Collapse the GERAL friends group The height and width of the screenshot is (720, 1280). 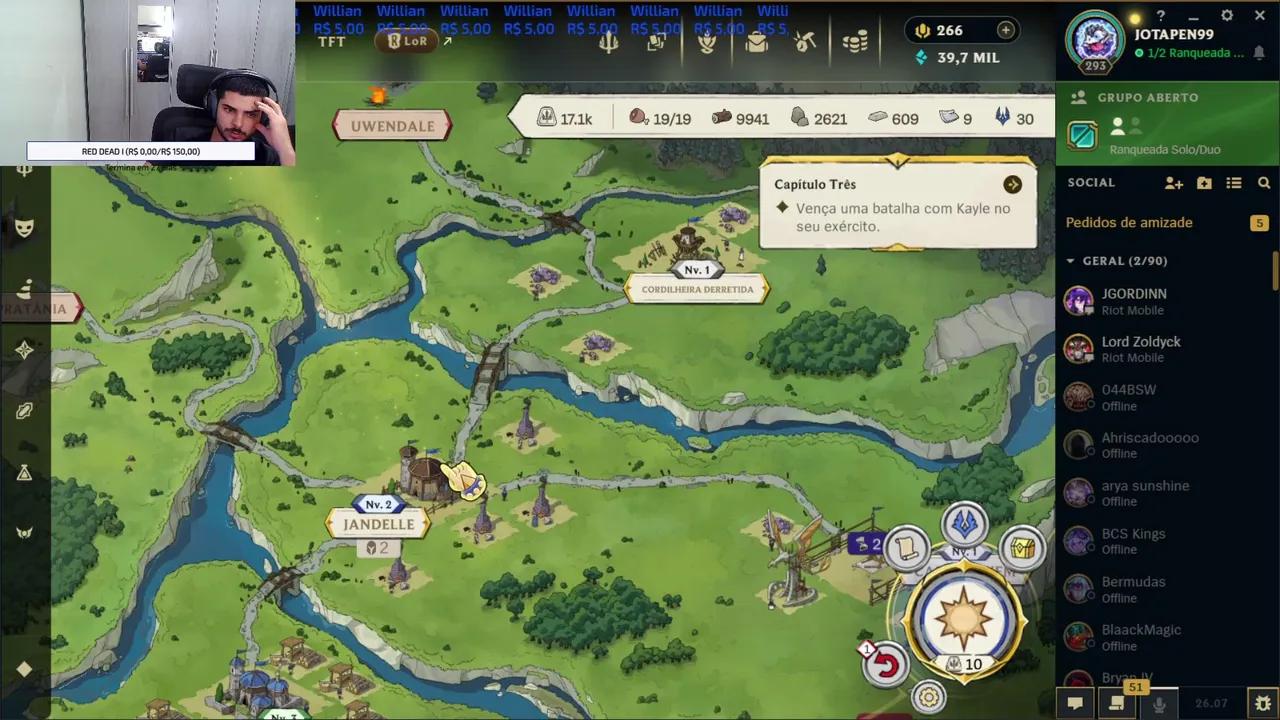click(1070, 261)
